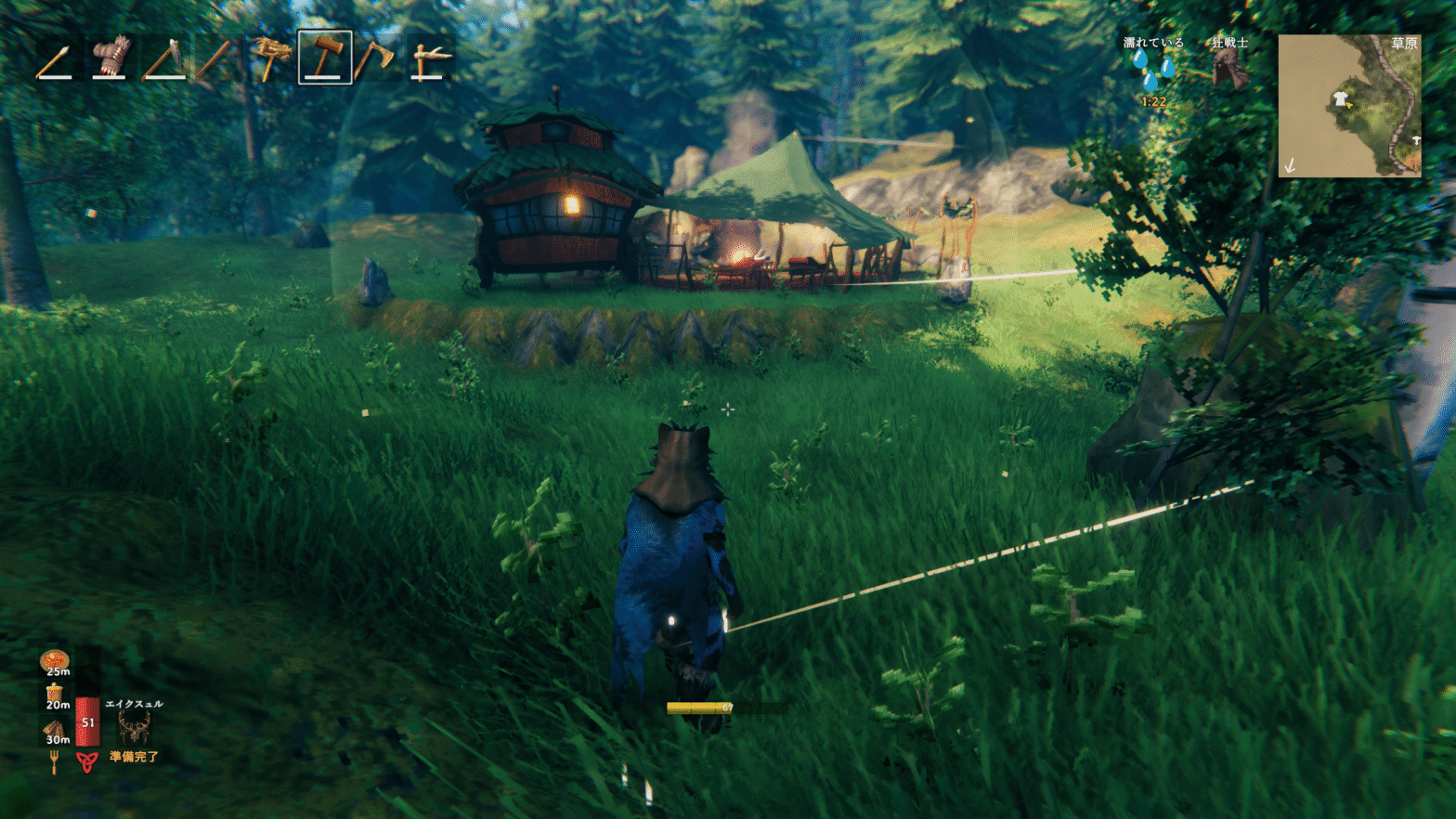Click the highlighted wooden hammer slot
The height and width of the screenshot is (819, 1456).
[324, 58]
